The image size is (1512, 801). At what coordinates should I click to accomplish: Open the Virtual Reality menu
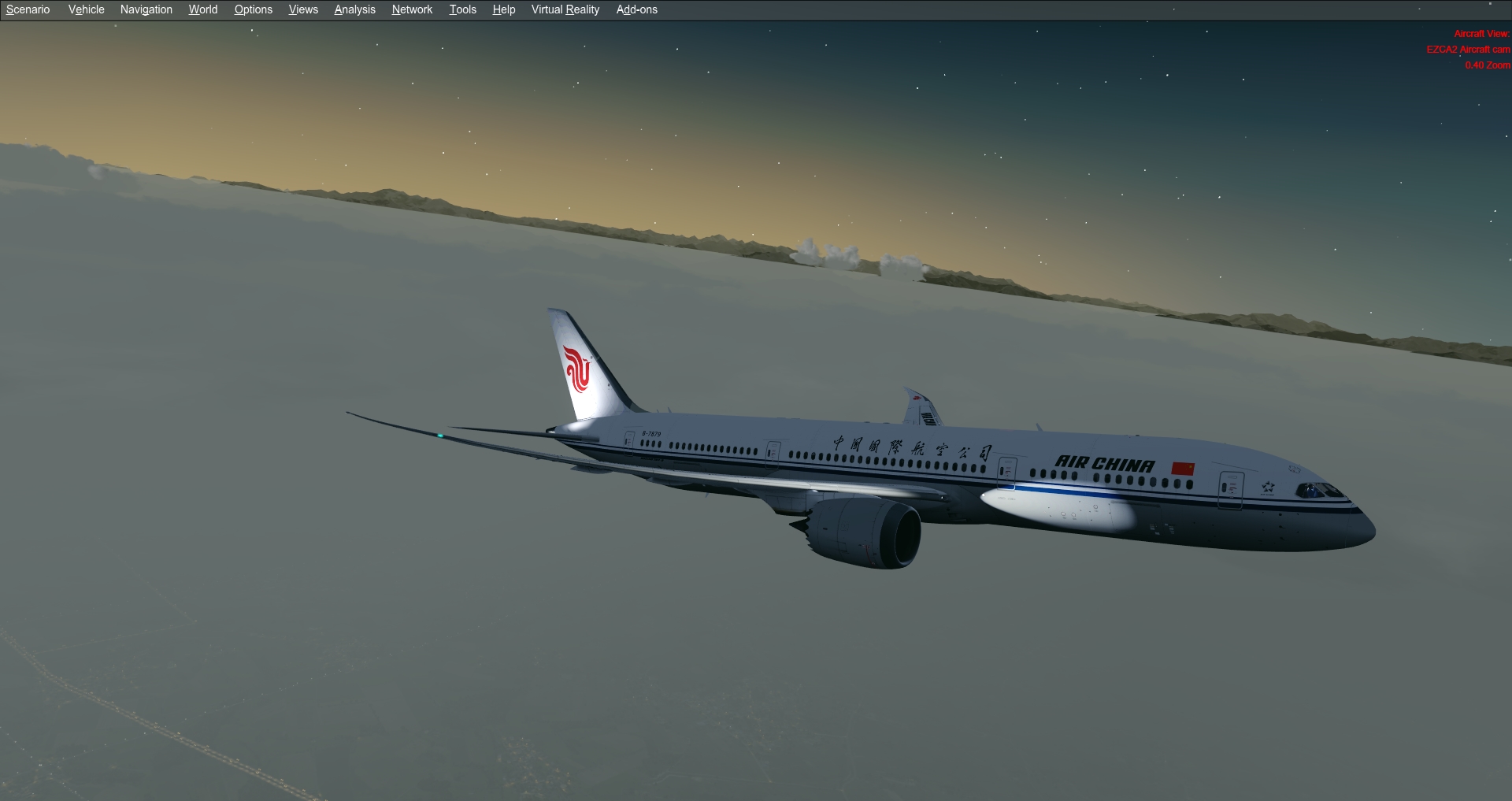(564, 9)
